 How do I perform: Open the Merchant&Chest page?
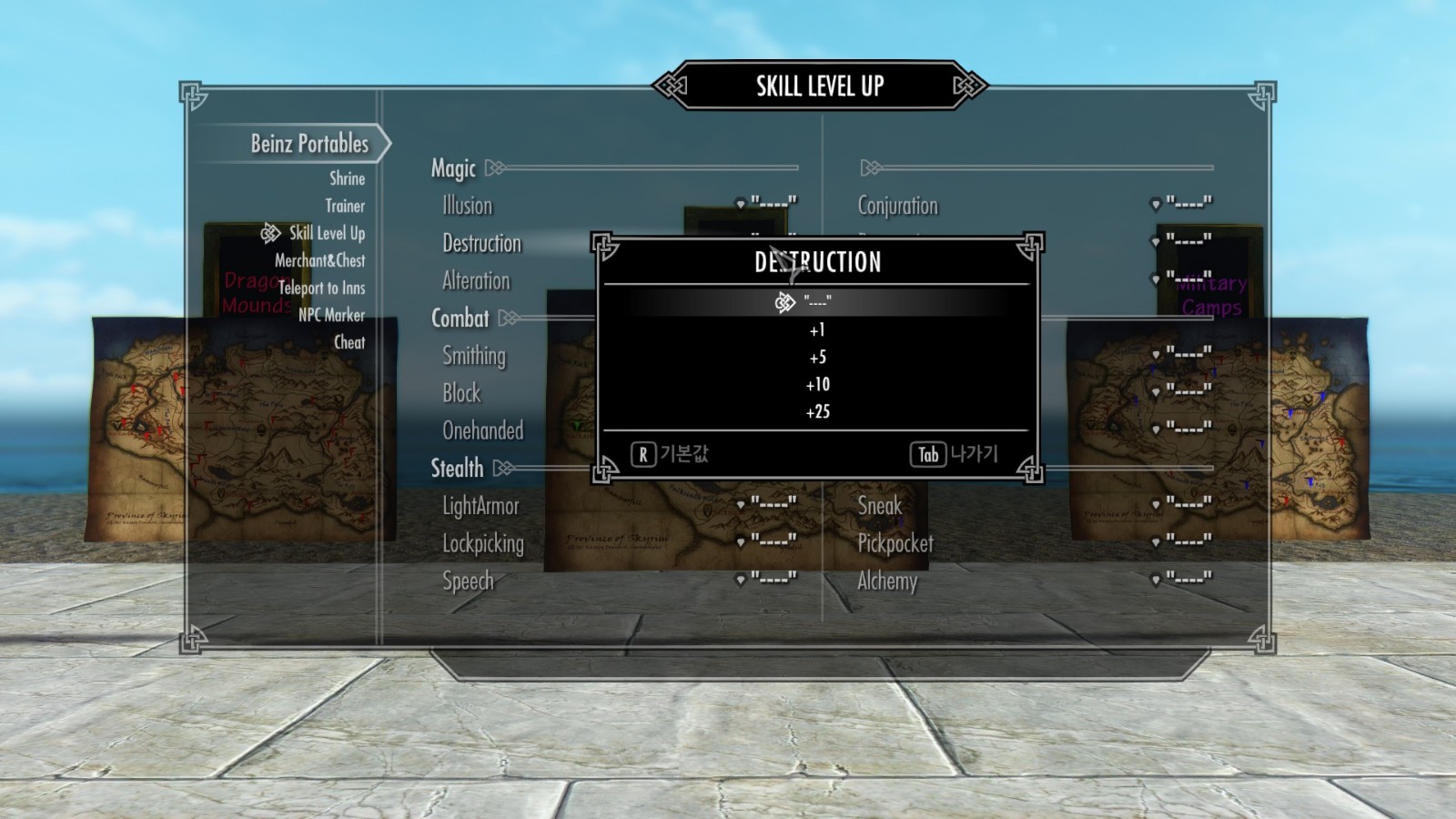click(319, 260)
